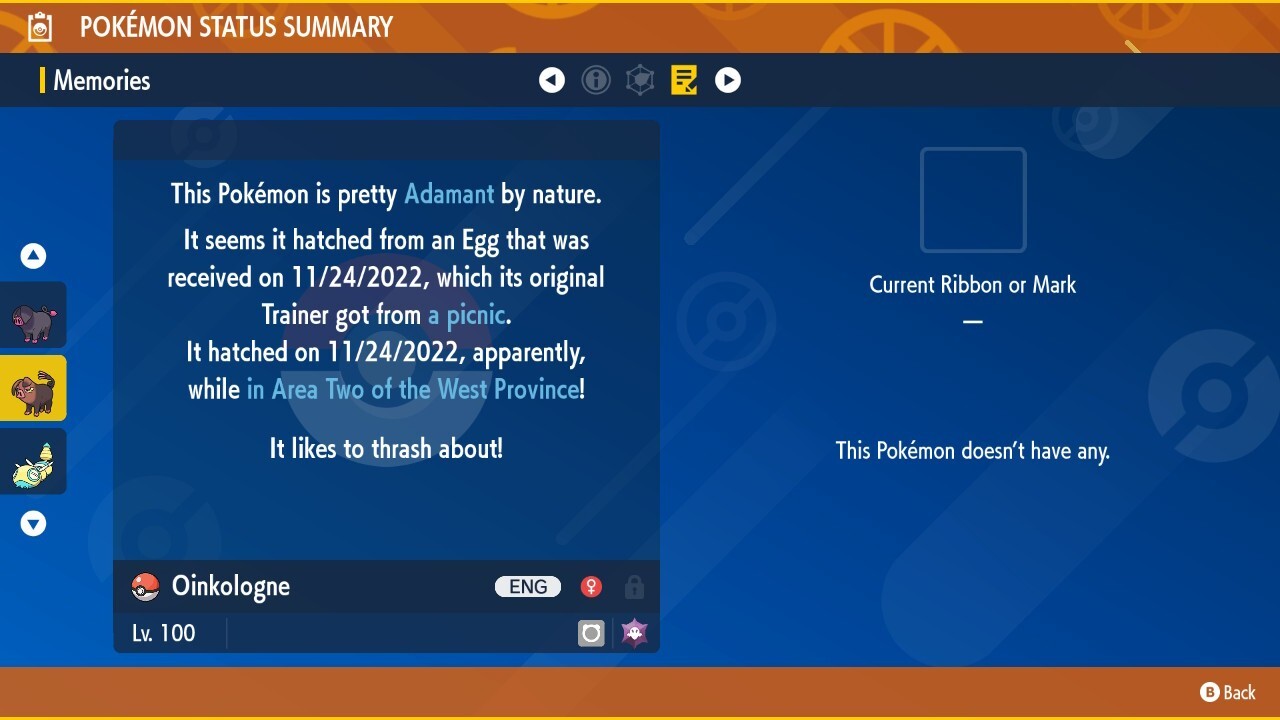Click the 'a picnic' highlighted text
Screen dimensions: 1280x720
466,314
